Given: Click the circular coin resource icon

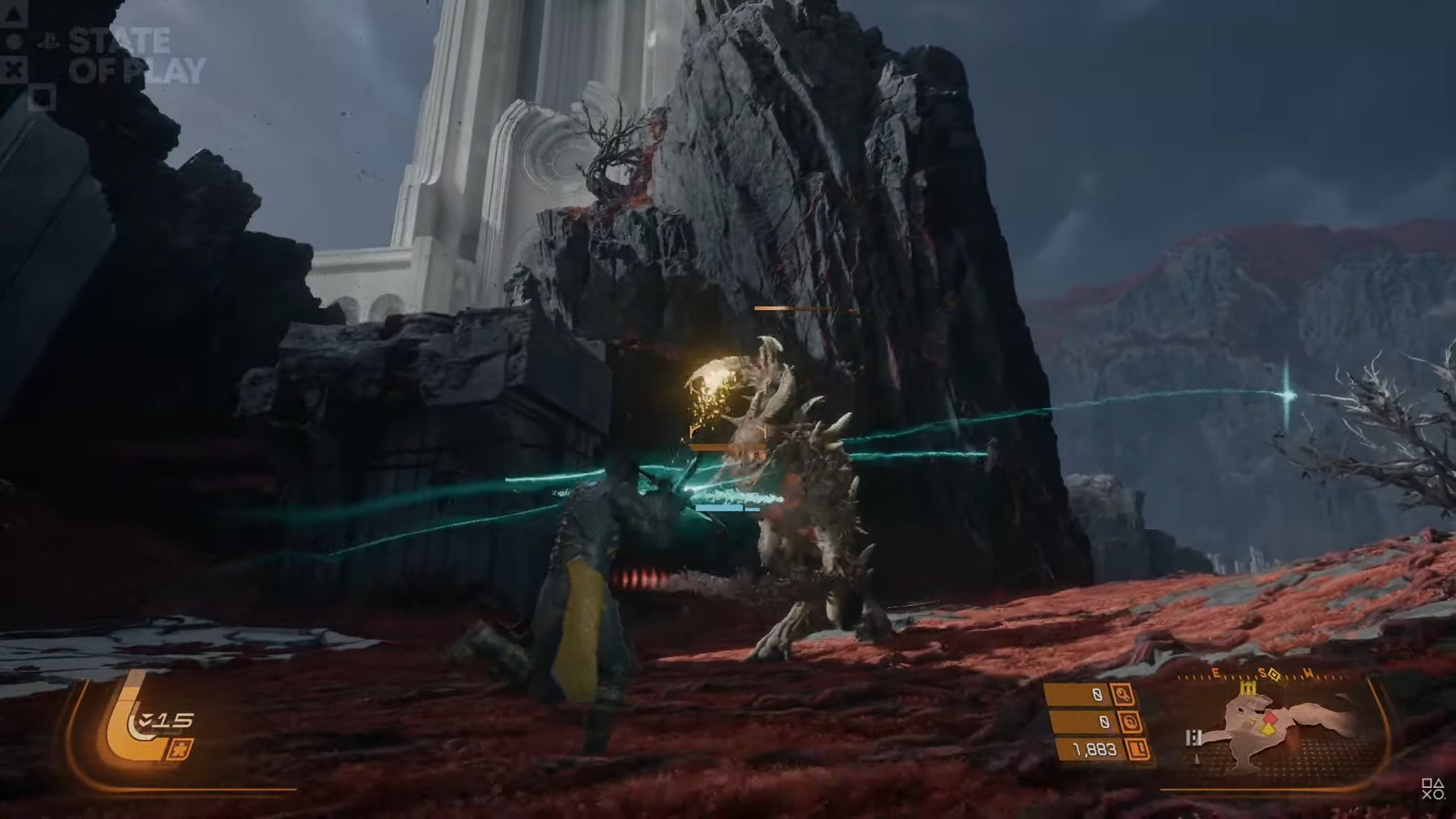Looking at the screenshot, I should pos(1130,722).
